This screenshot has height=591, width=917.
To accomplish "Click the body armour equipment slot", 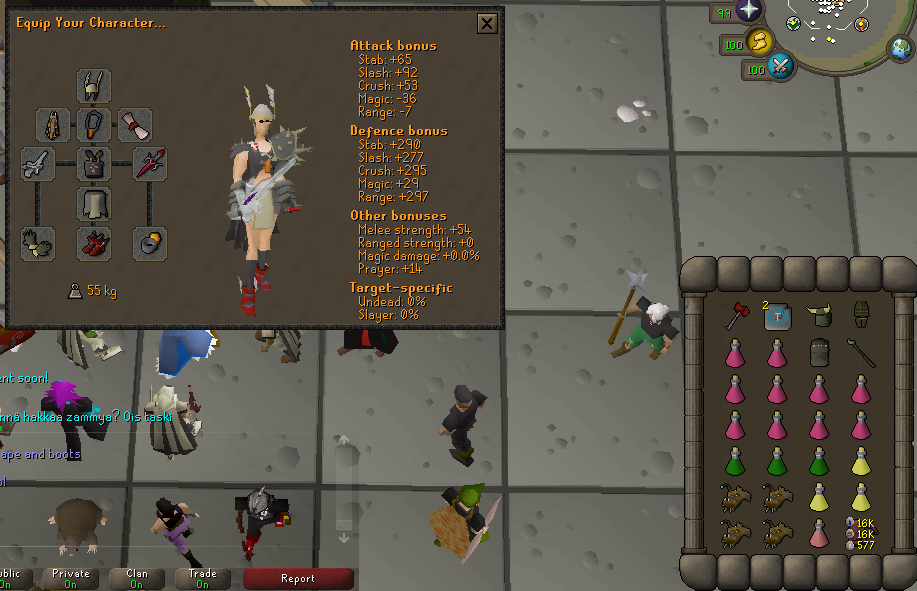I will click(x=94, y=164).
